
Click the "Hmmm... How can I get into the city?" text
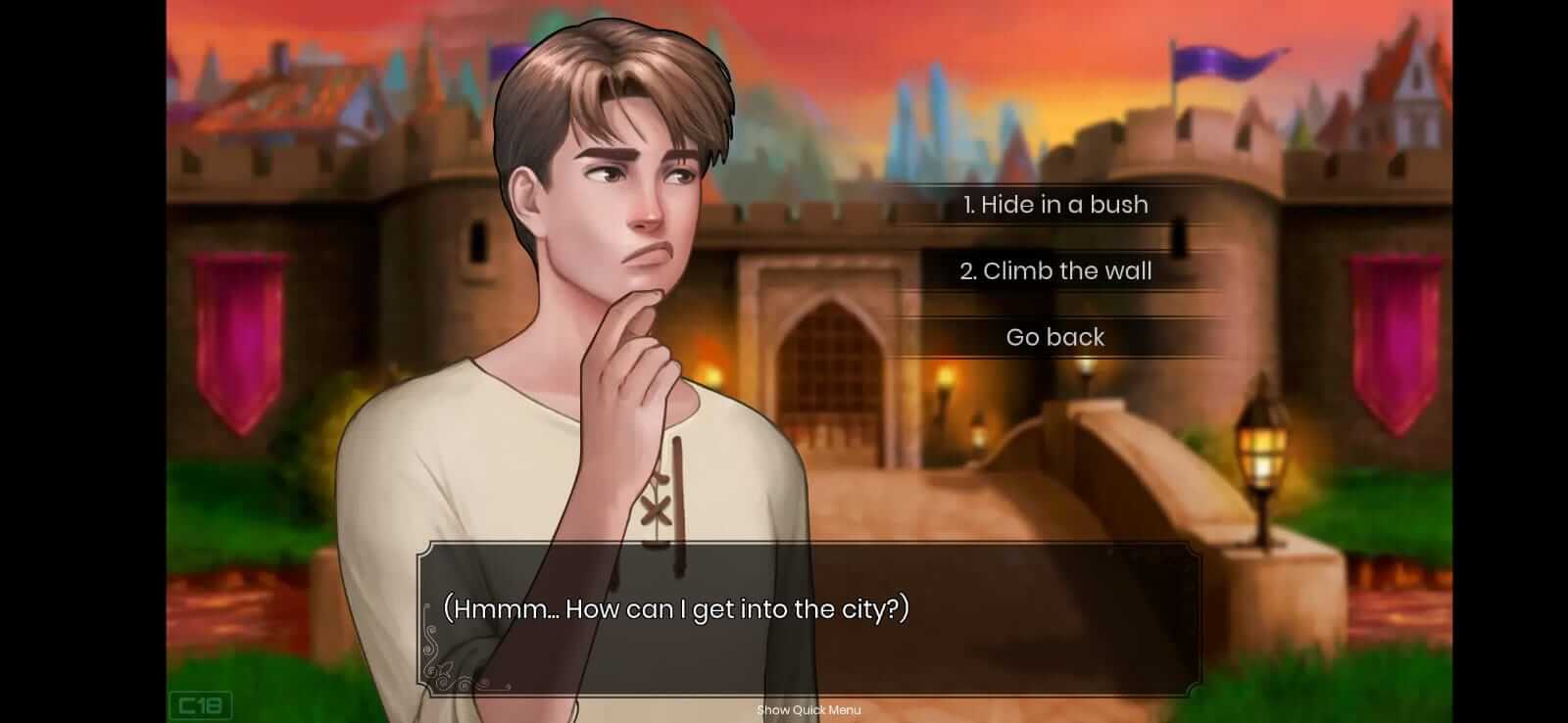pyautogui.click(x=677, y=607)
